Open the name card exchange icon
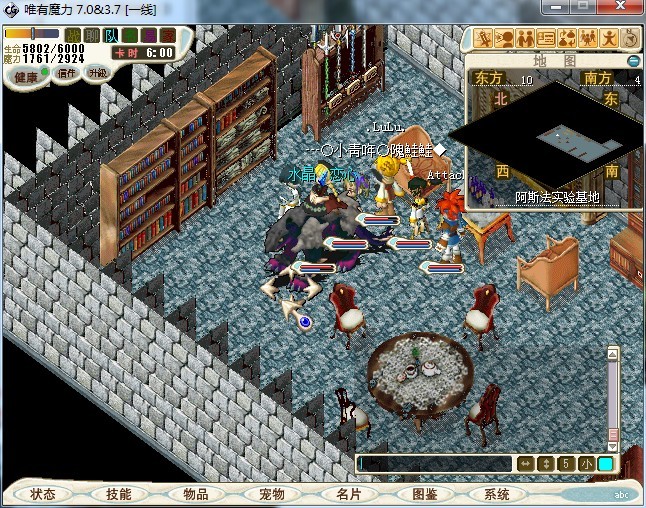Viewport: 646px width, 508px height. pyautogui.click(x=546, y=39)
